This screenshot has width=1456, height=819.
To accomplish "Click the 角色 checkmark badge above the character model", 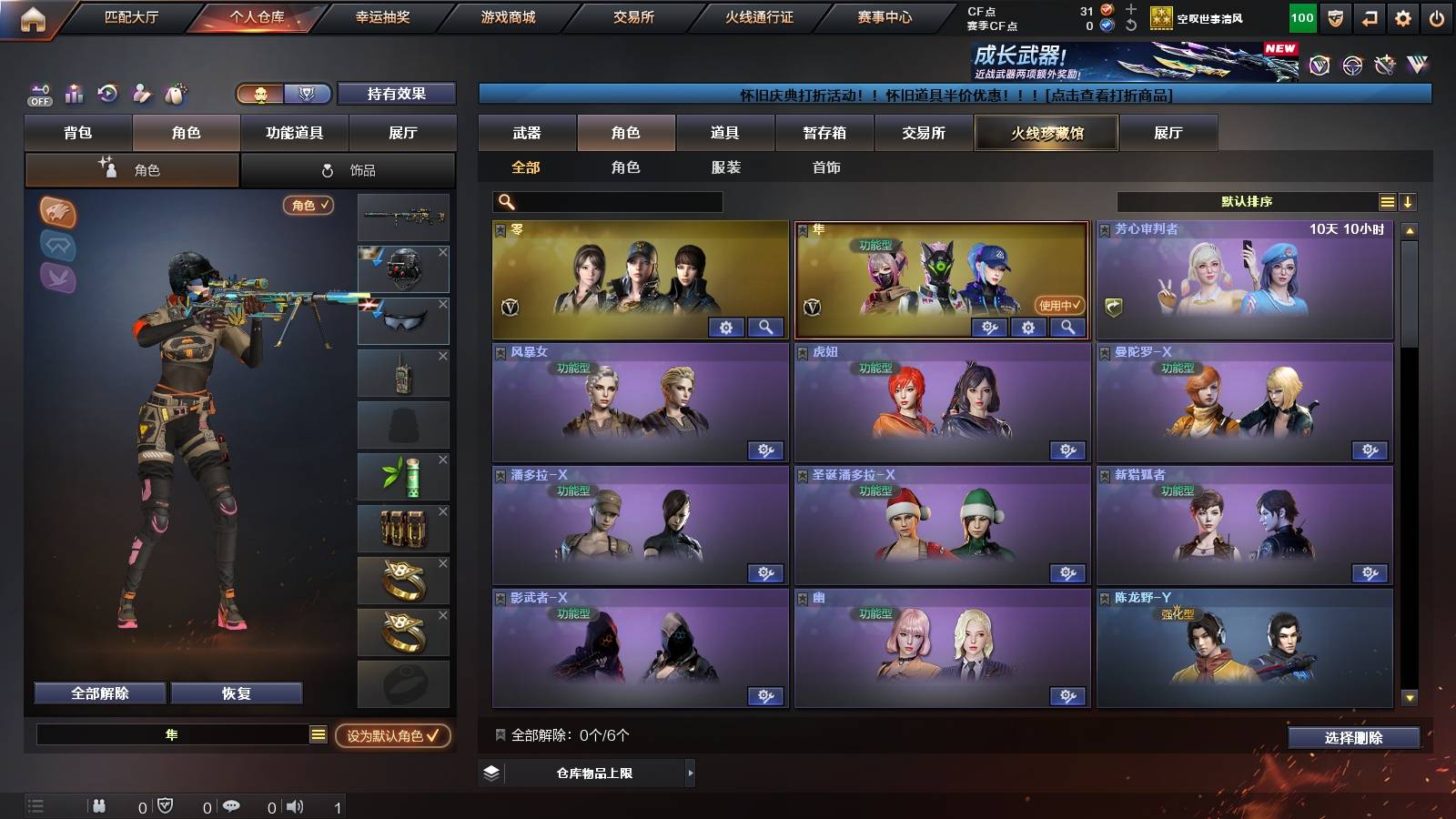I will coord(308,206).
